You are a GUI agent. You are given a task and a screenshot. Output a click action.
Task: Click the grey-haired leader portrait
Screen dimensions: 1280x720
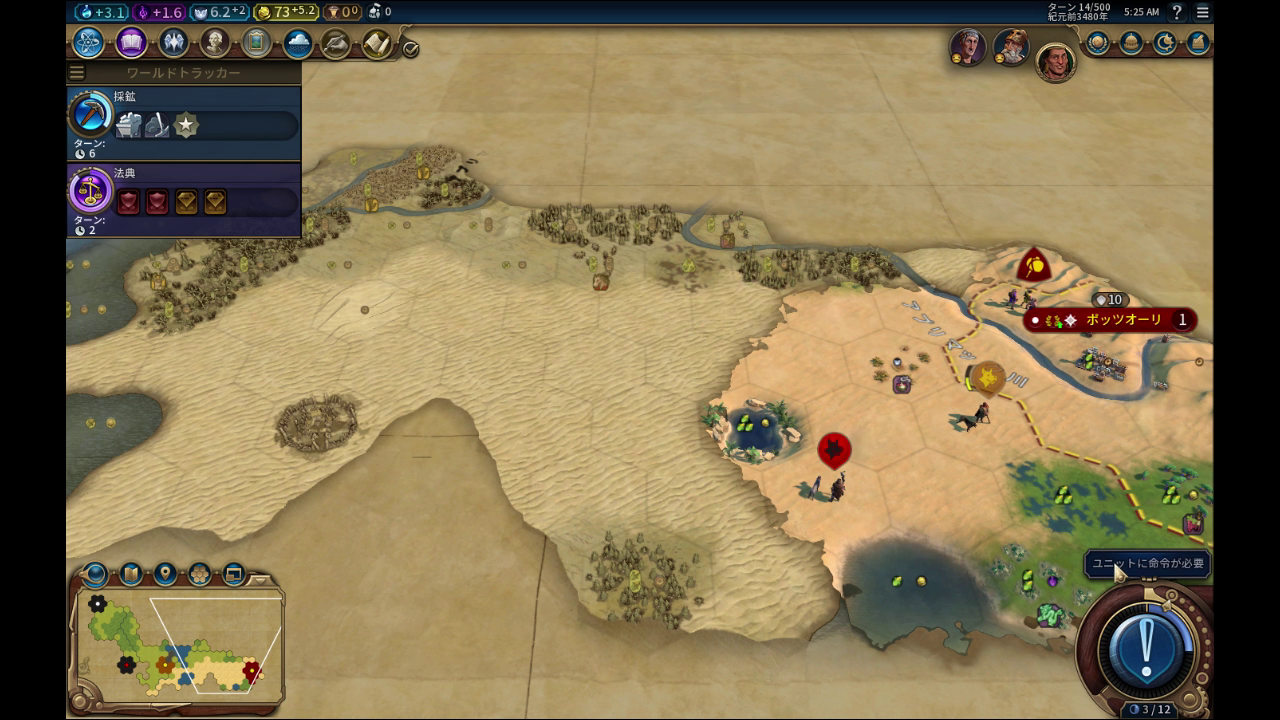tap(967, 47)
